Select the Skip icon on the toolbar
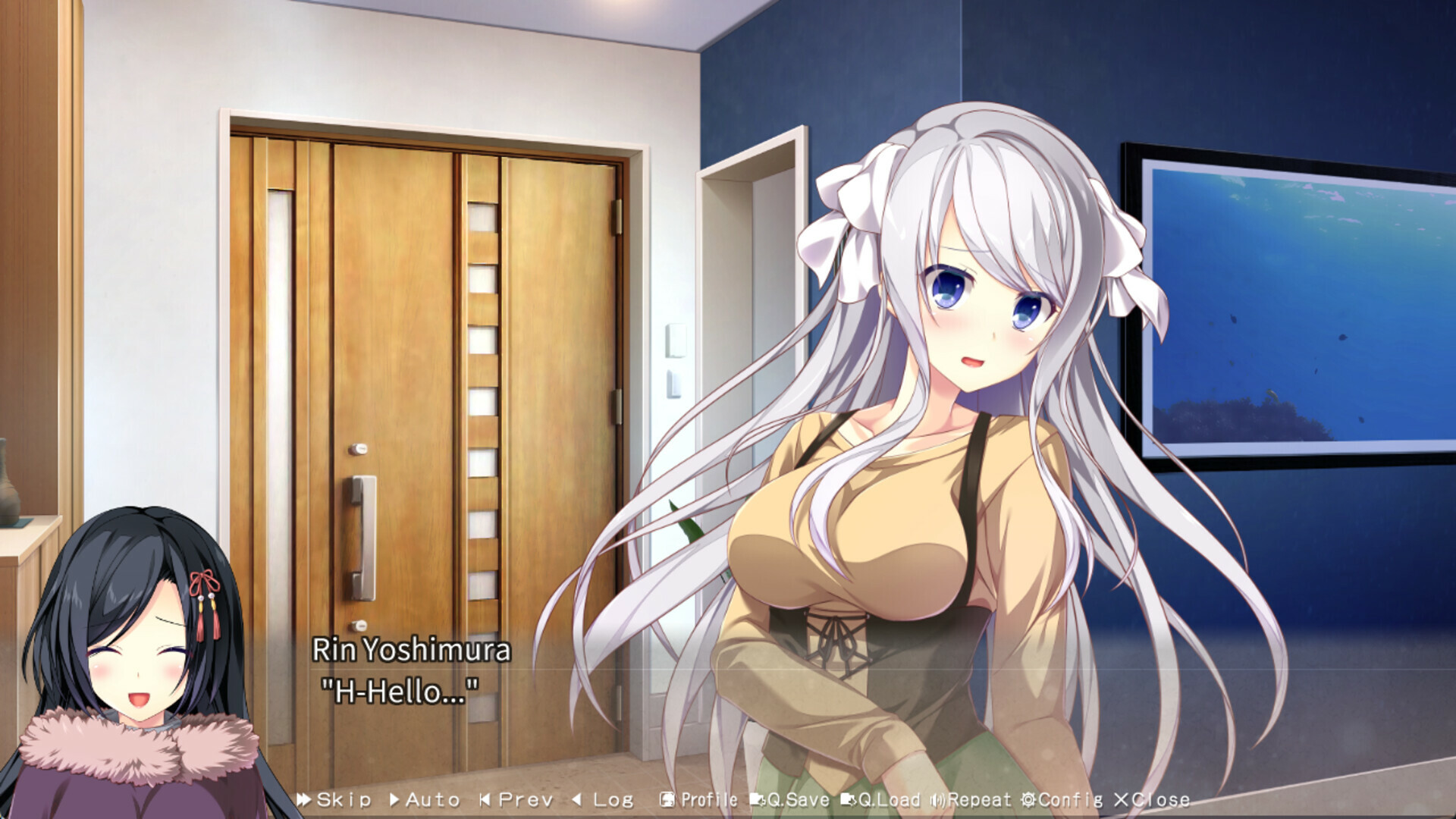Screen dimensions: 1456x819 [x=306, y=799]
